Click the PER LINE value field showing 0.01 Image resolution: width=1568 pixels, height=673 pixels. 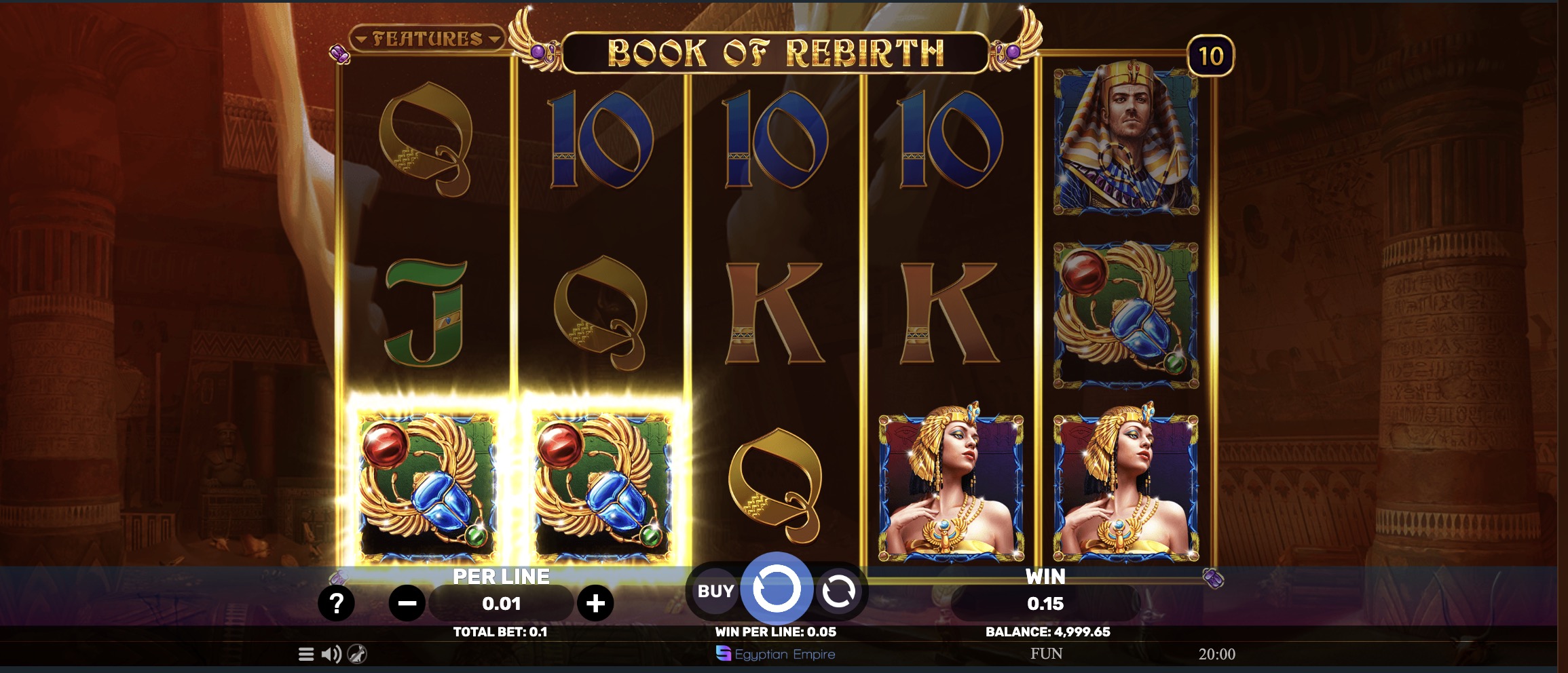click(x=500, y=602)
